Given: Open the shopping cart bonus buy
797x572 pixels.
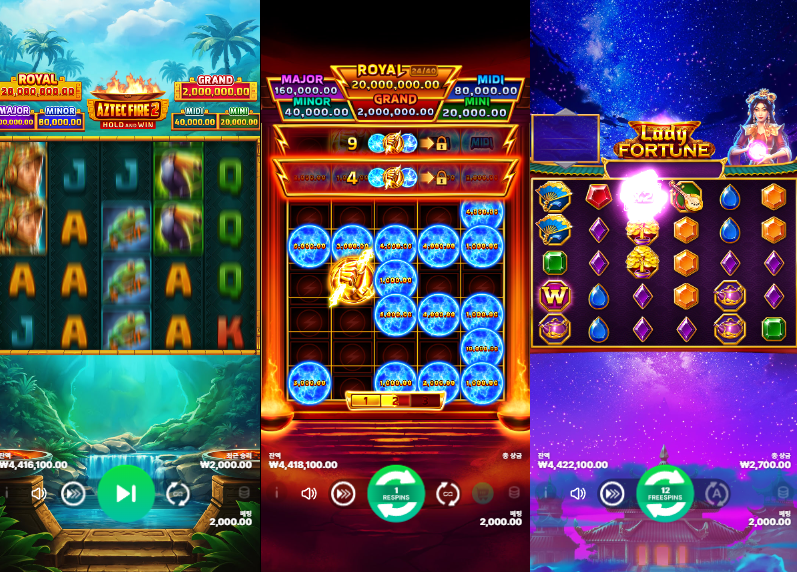Looking at the screenshot, I should [x=483, y=493].
